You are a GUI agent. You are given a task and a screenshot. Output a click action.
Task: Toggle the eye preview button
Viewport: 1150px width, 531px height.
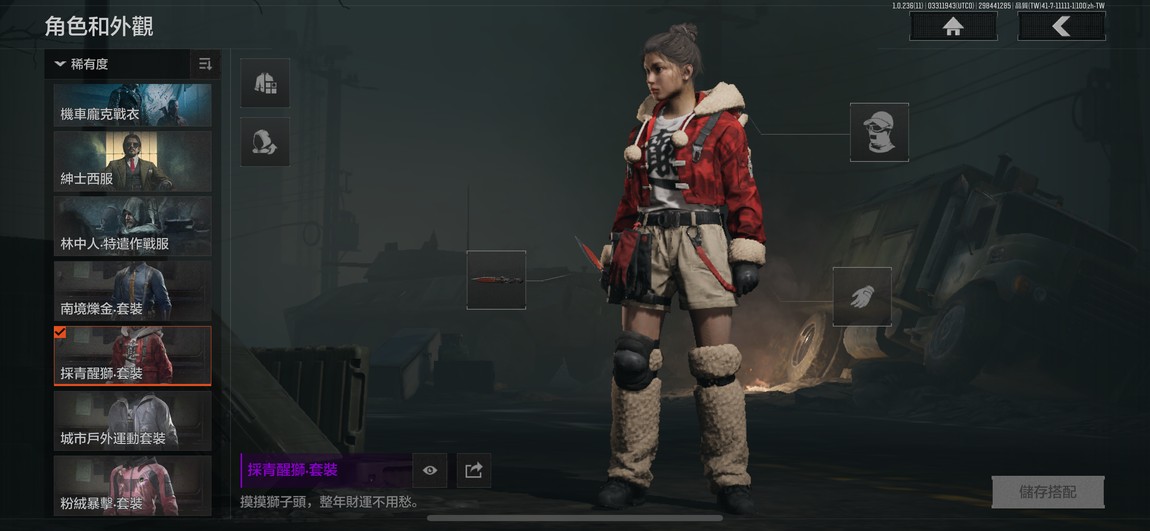click(430, 470)
